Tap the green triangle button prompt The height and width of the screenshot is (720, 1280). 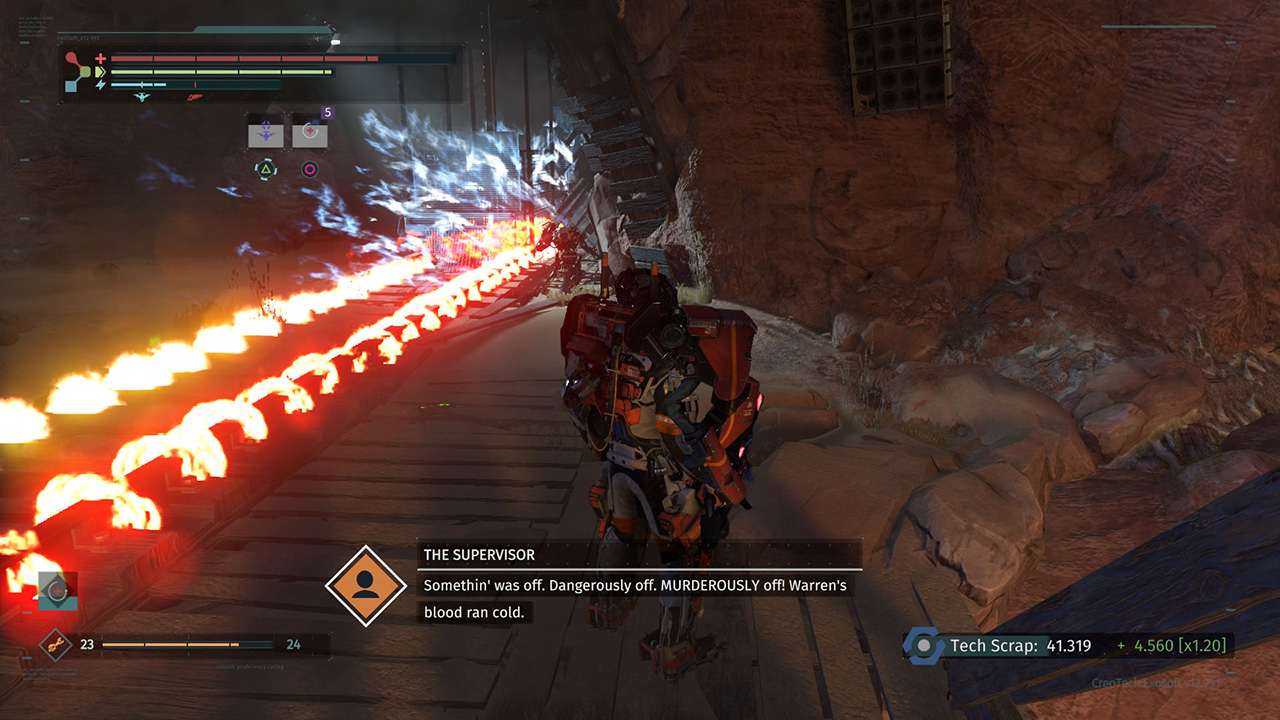(x=265, y=168)
